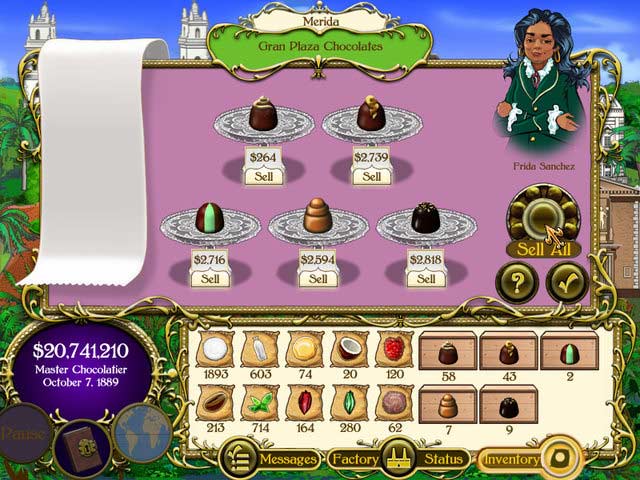Open help with the question mark button
The height and width of the screenshot is (480, 640).
pos(518,283)
